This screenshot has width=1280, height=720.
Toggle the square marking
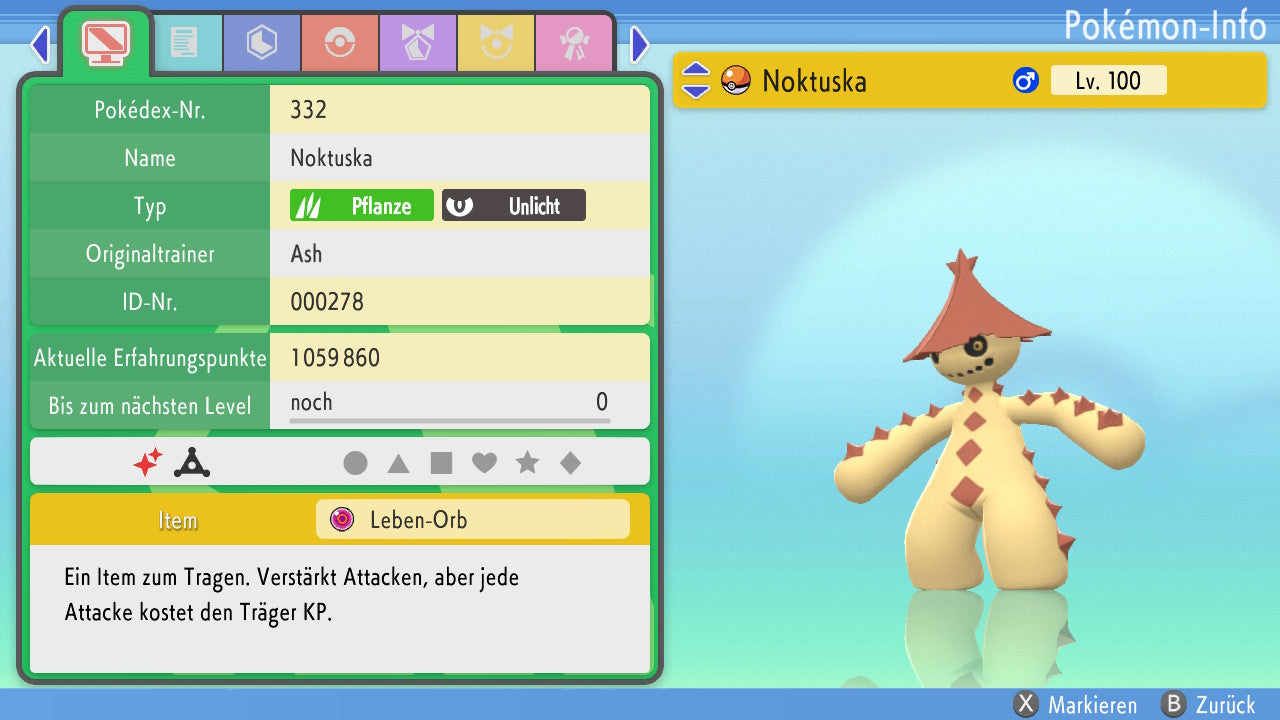(x=441, y=463)
